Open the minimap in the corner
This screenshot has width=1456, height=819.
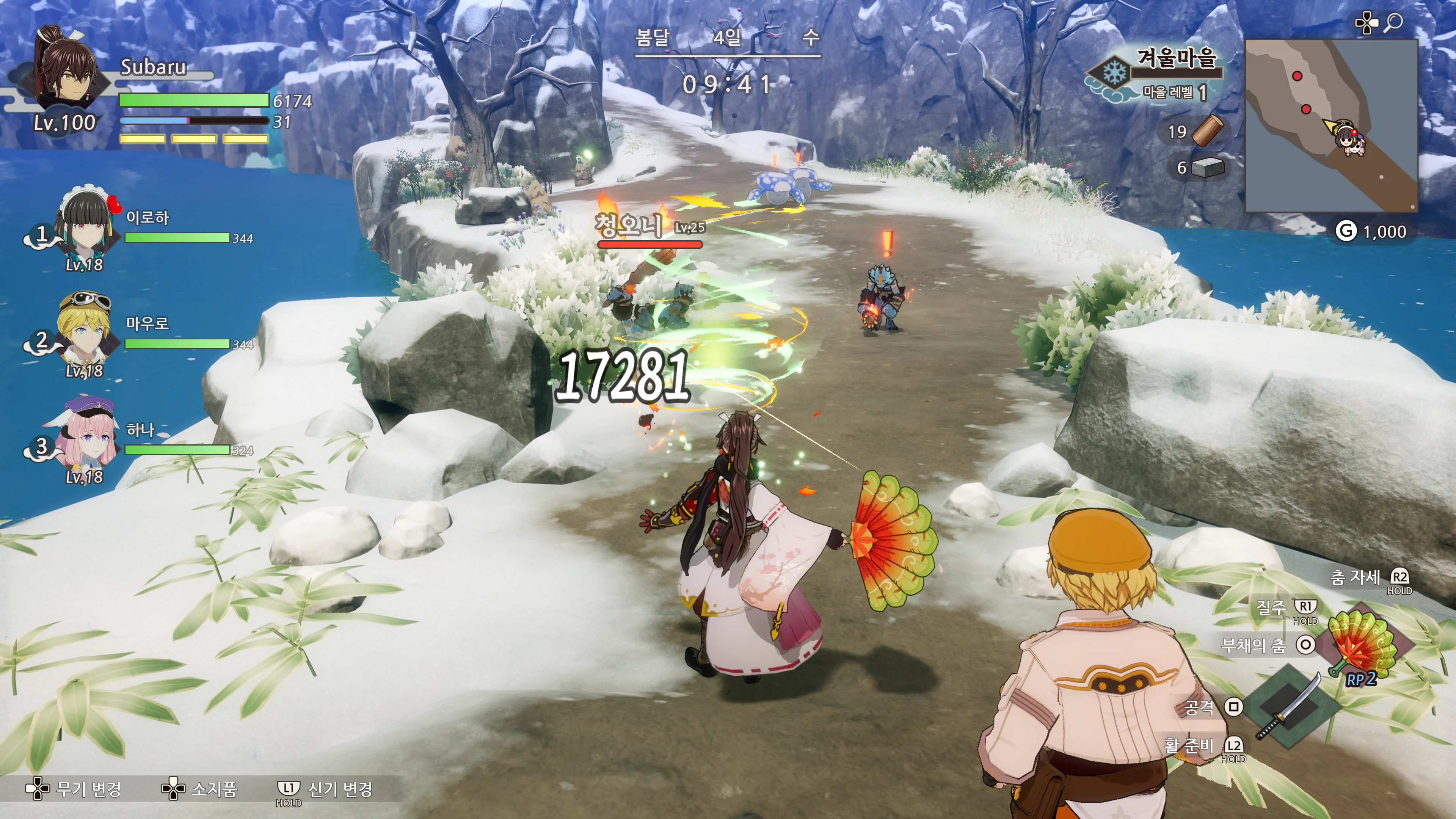point(1331,126)
